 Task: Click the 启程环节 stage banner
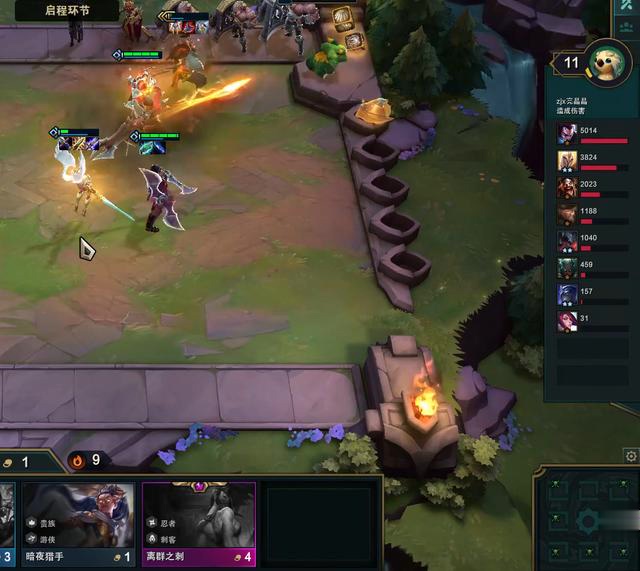point(67,11)
